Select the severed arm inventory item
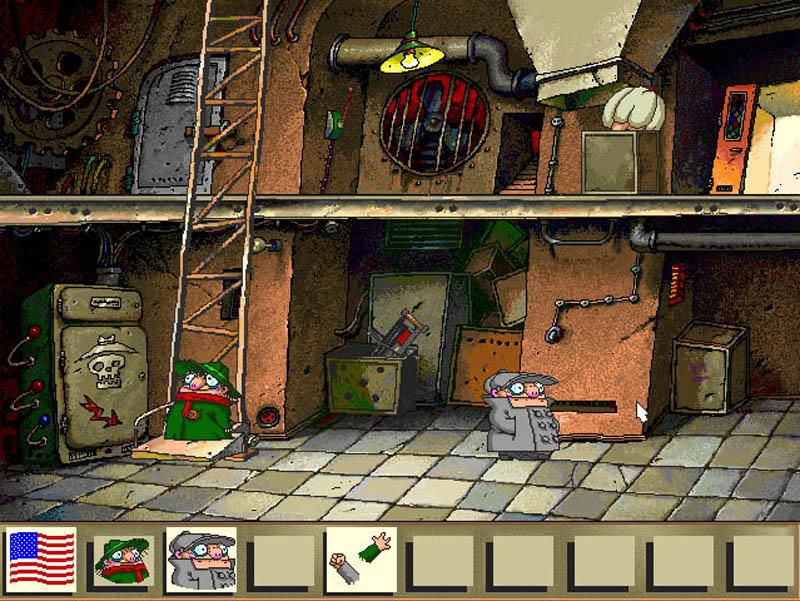This screenshot has height=601, width=800. pyautogui.click(x=360, y=560)
